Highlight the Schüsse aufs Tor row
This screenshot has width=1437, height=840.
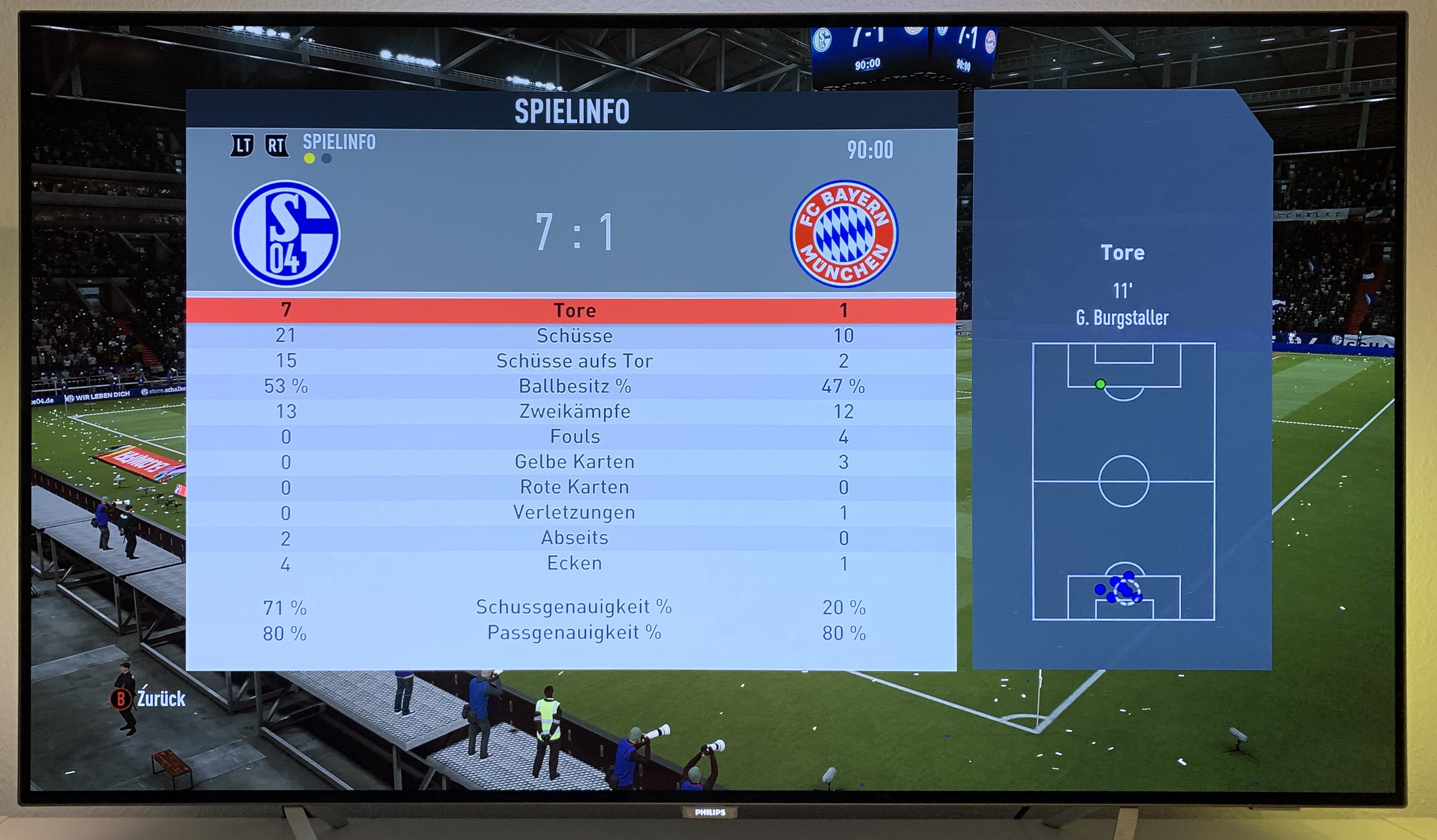(x=574, y=361)
